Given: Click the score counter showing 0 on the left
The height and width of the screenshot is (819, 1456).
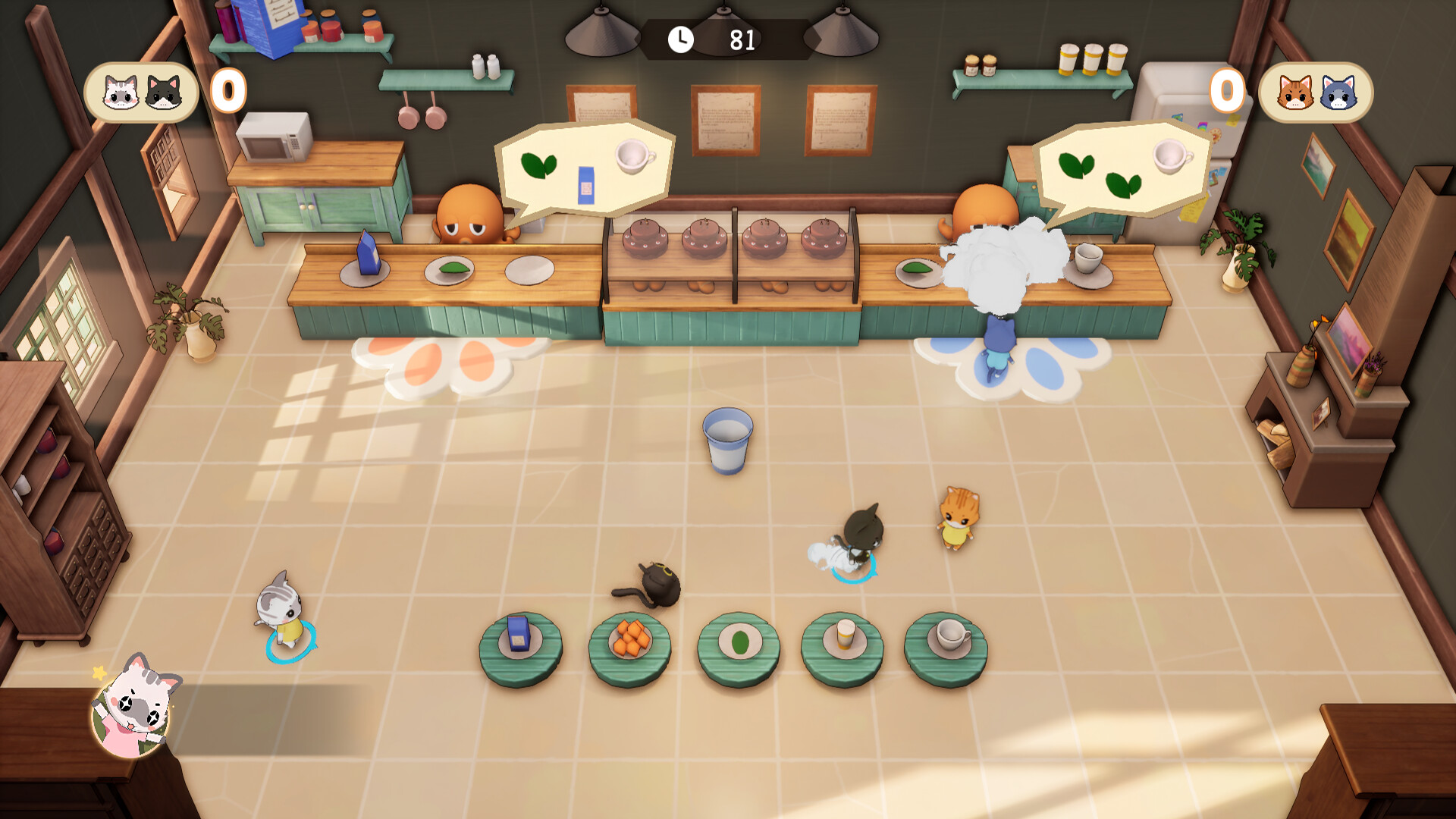Looking at the screenshot, I should coord(228,91).
